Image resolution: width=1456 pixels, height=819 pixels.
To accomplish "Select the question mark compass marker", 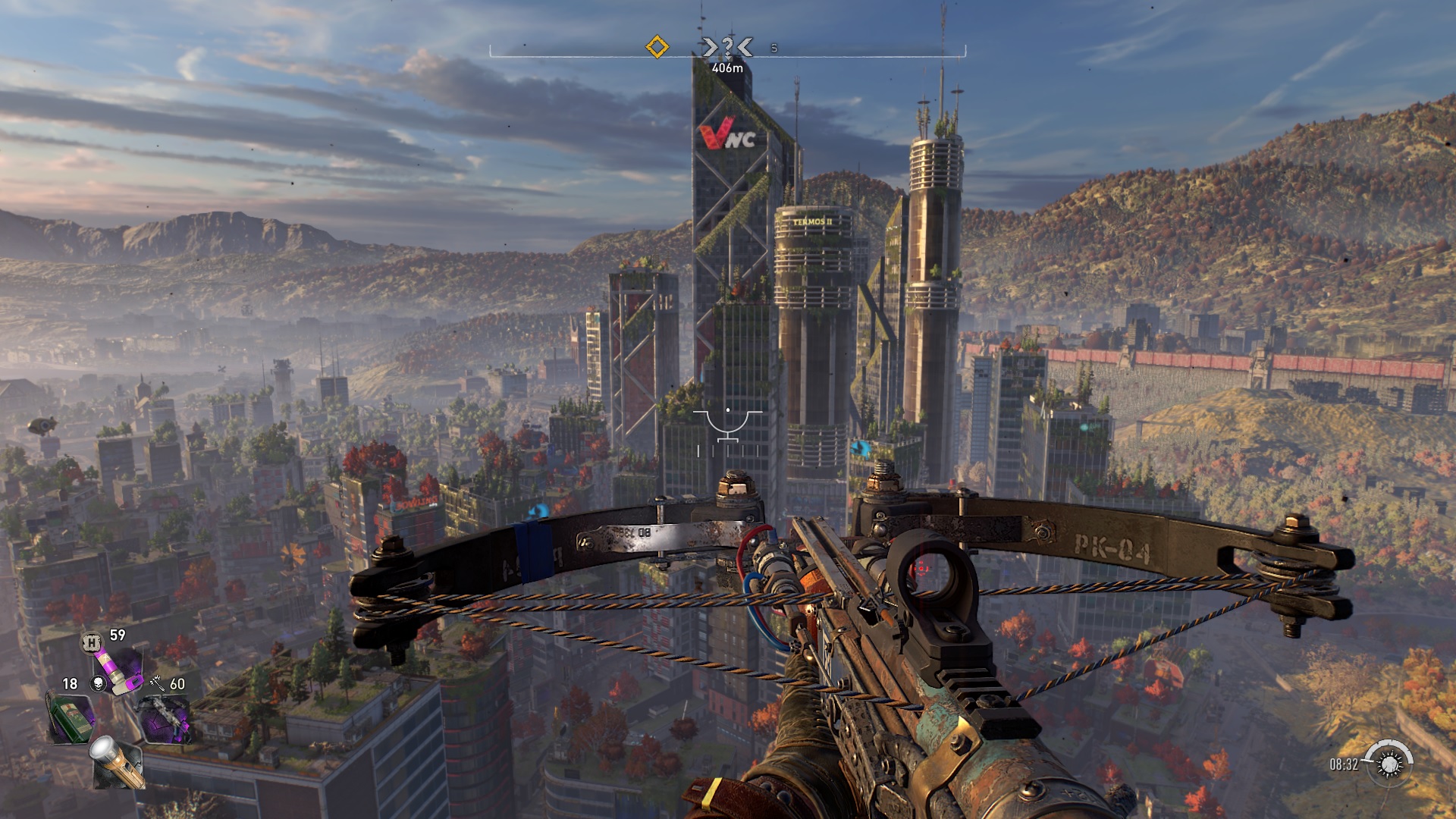I will [726, 48].
